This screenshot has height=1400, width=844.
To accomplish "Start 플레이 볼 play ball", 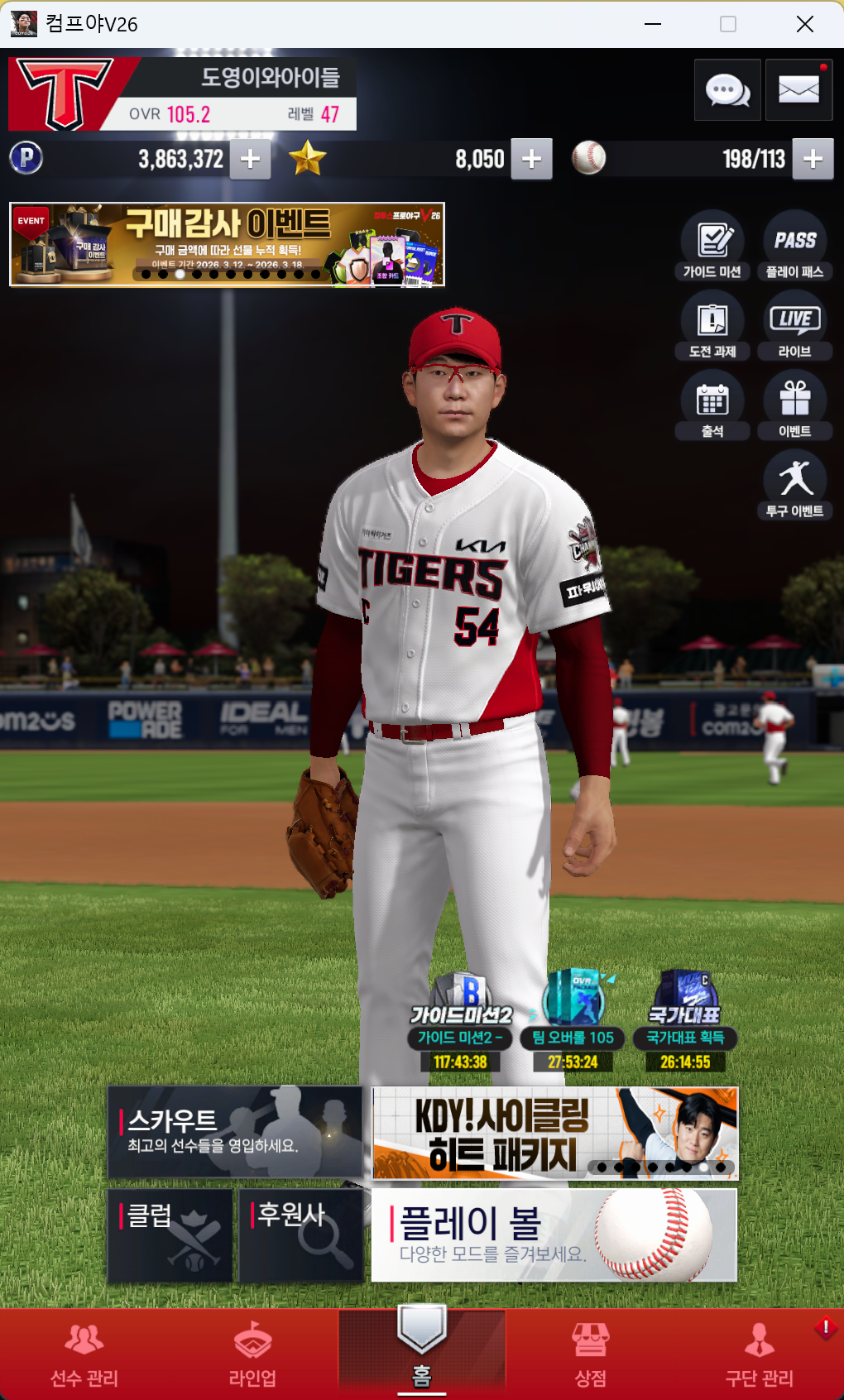I will pyautogui.click(x=554, y=1235).
